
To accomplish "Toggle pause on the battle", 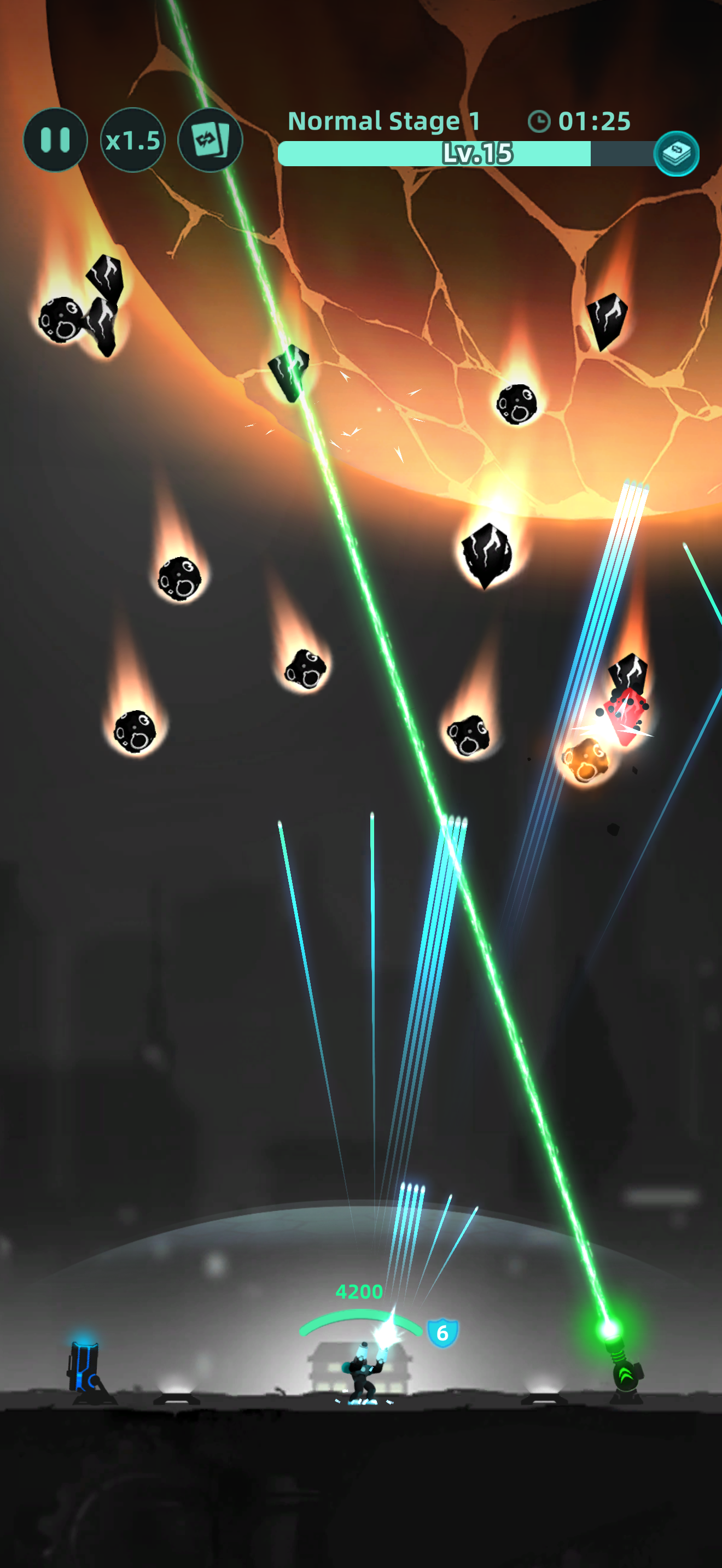I will (55, 139).
